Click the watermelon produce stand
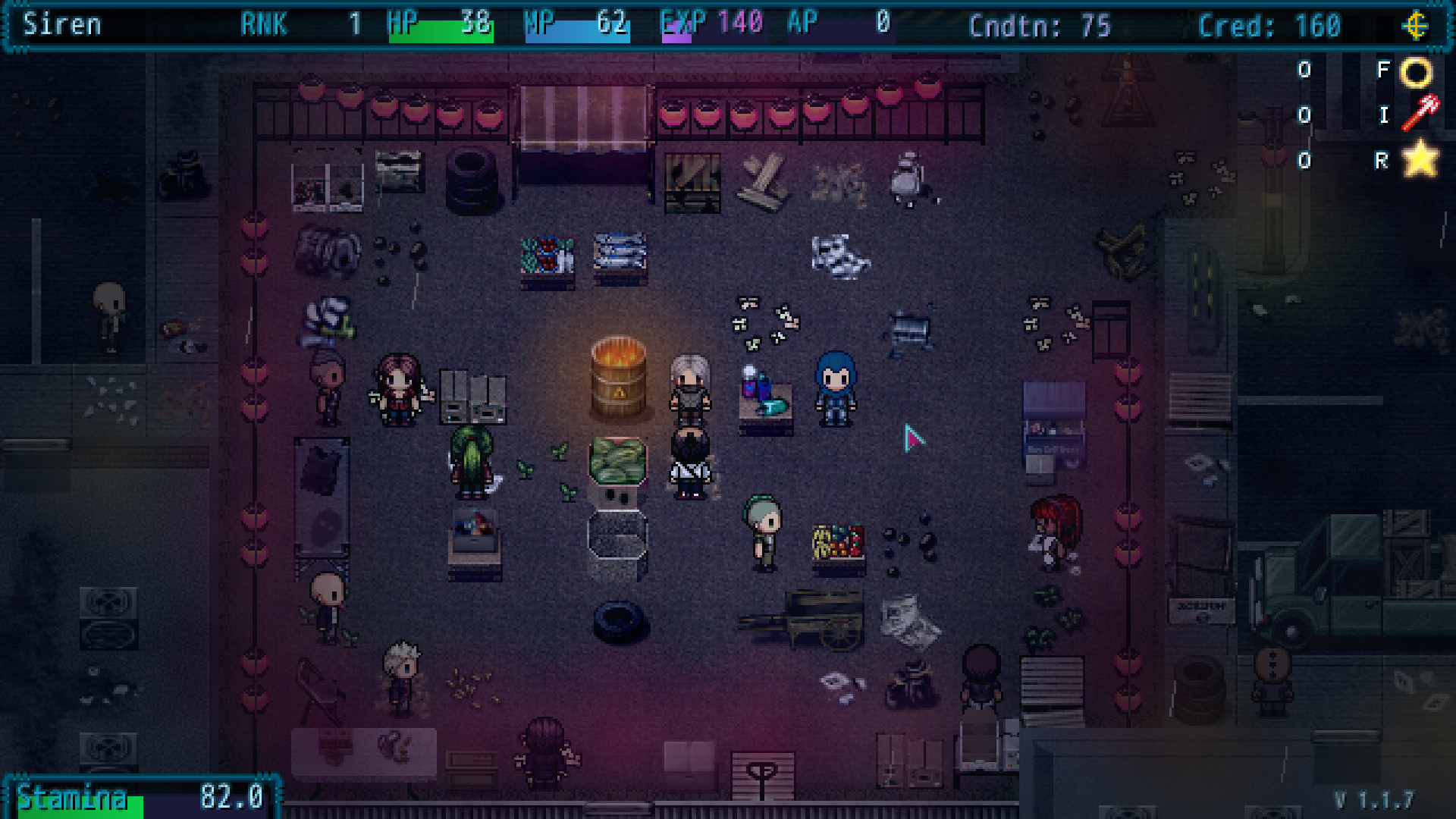 tap(616, 461)
